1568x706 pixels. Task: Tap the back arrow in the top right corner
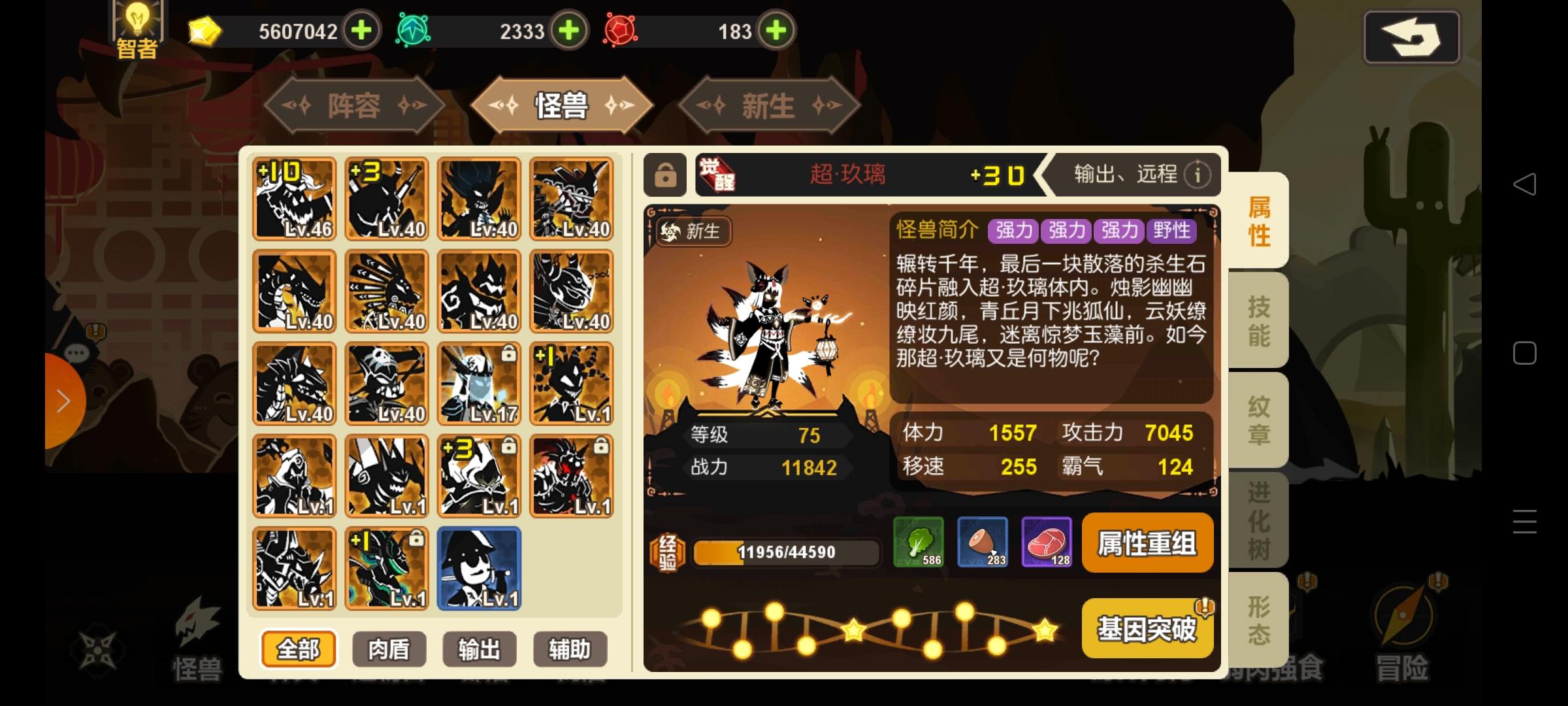click(1411, 37)
